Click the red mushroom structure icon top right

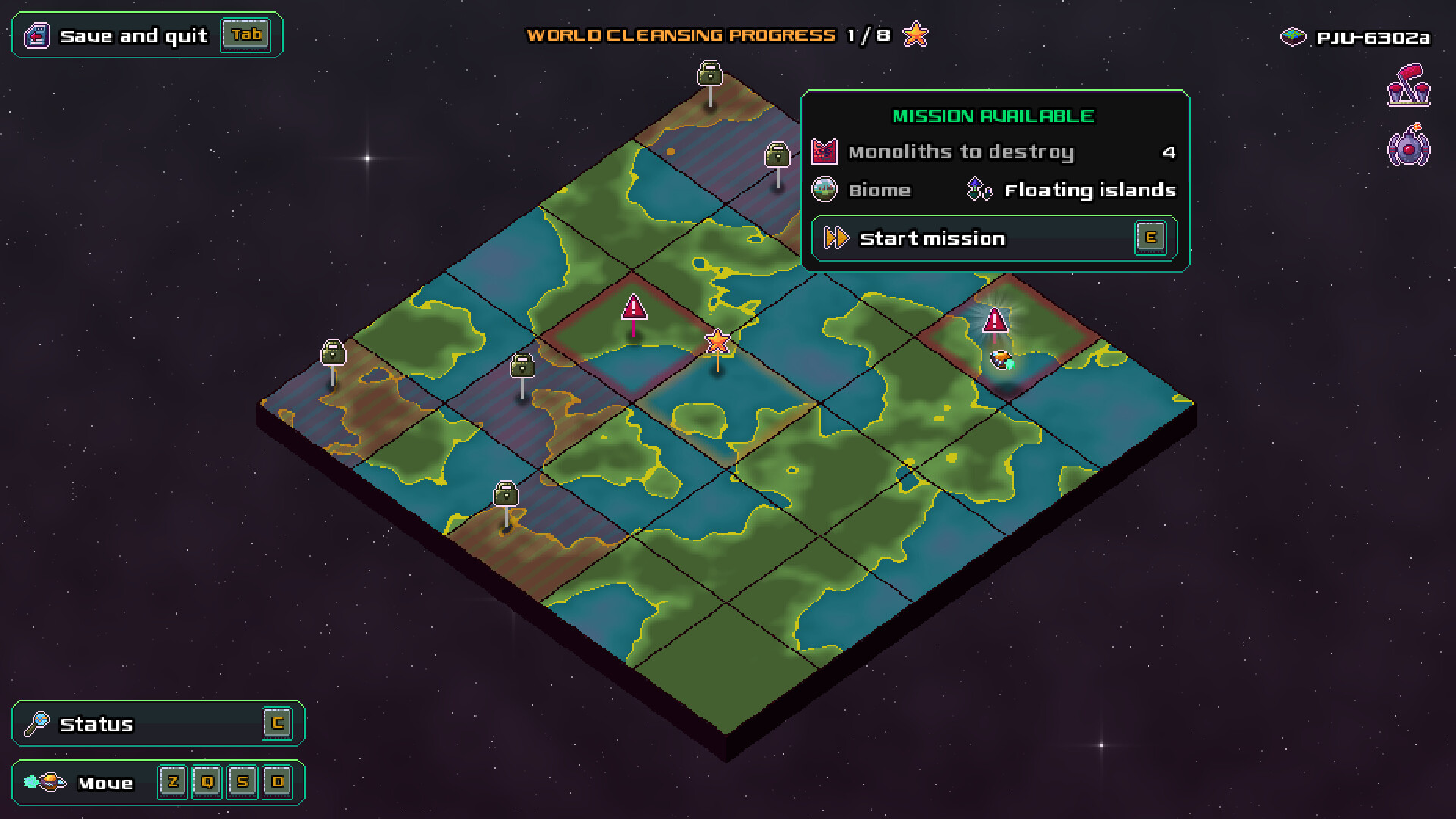[x=1408, y=87]
